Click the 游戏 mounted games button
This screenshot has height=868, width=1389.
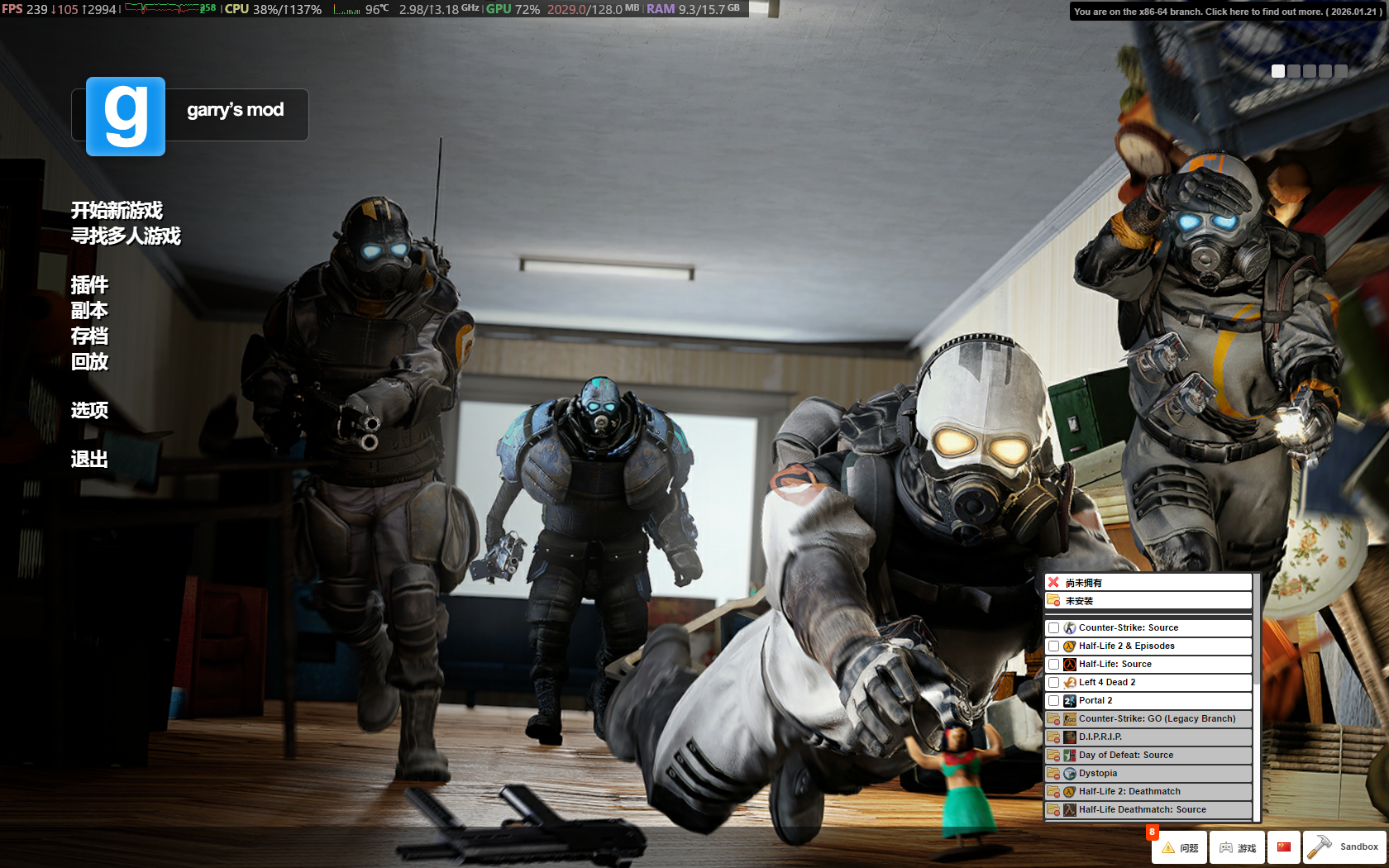click(x=1237, y=847)
